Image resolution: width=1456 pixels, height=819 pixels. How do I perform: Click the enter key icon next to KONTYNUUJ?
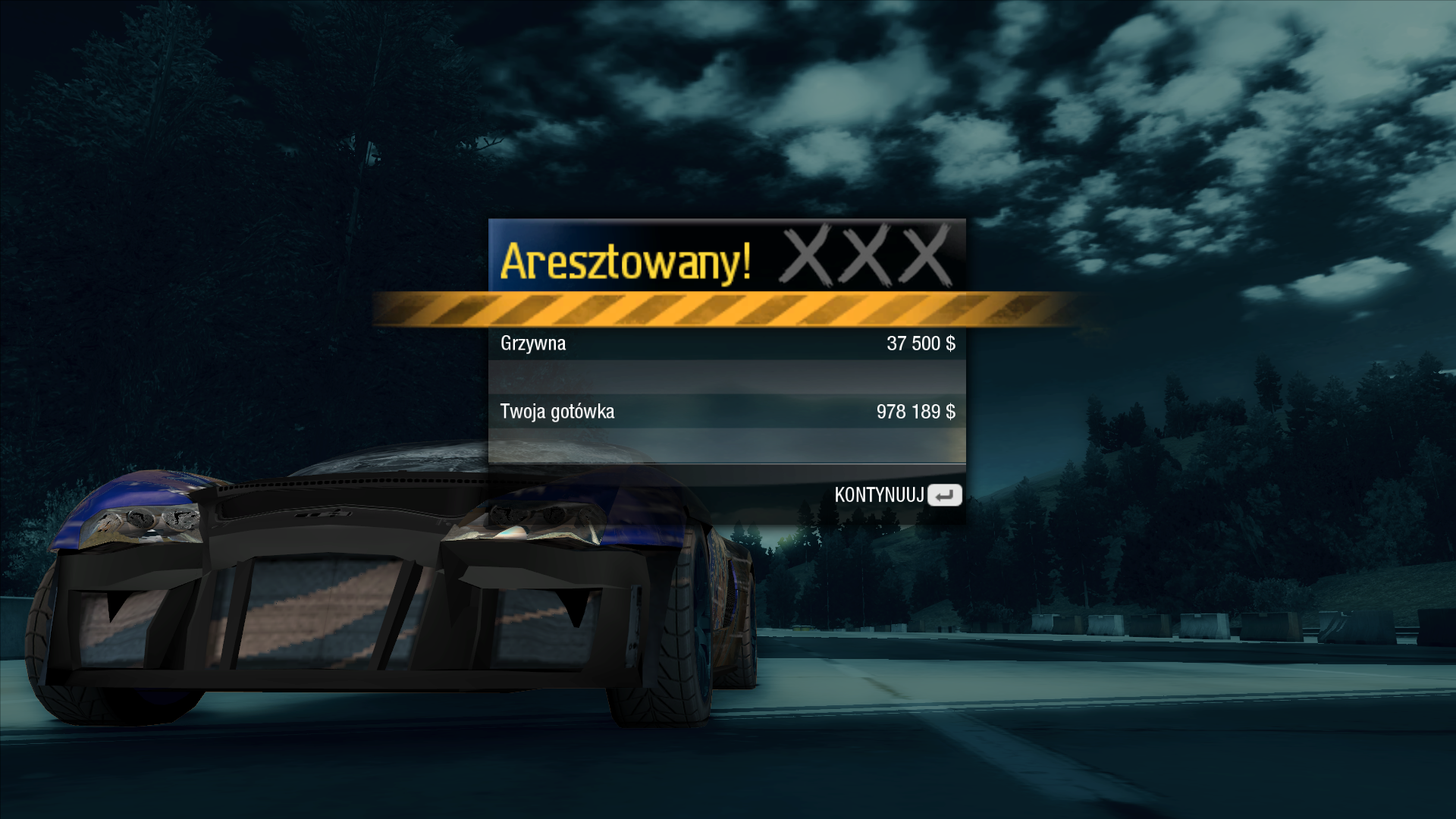[944, 494]
